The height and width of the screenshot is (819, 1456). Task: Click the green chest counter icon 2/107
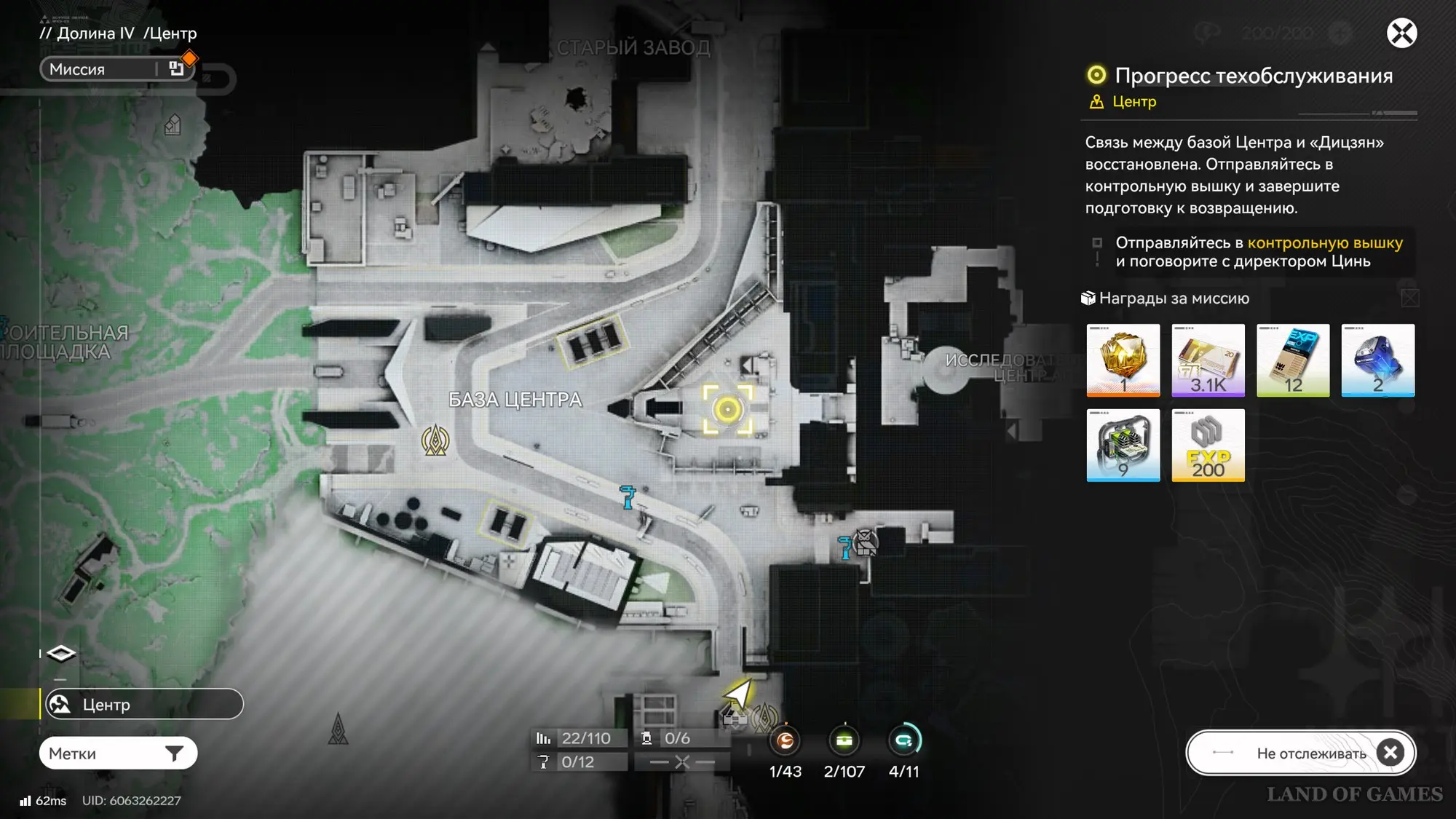[x=844, y=741]
